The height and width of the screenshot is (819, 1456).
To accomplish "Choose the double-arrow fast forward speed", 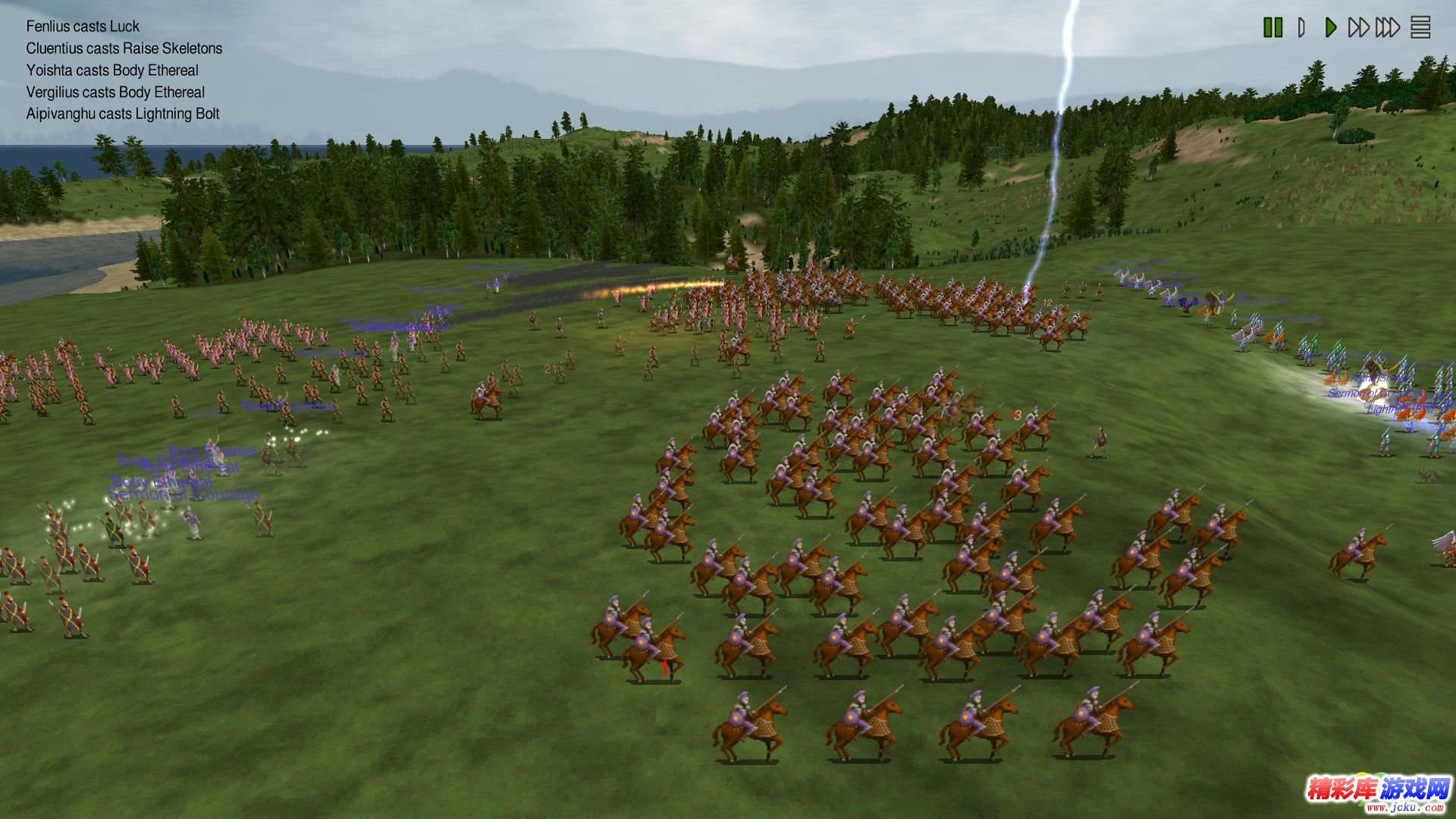I will 1358,28.
